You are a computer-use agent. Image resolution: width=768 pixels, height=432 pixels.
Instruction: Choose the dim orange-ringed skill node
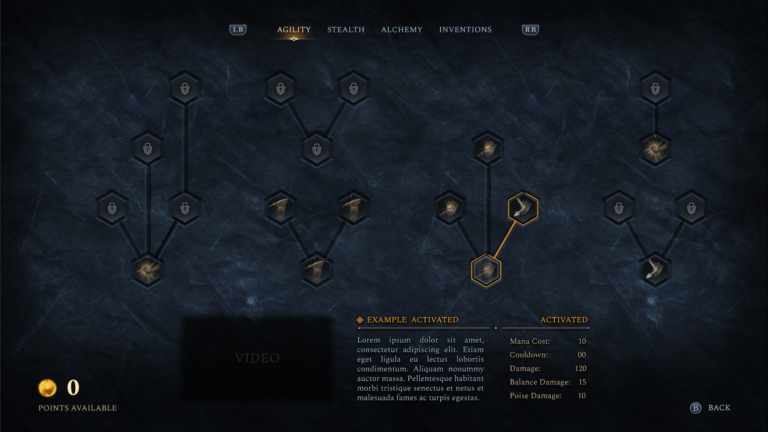coord(486,270)
